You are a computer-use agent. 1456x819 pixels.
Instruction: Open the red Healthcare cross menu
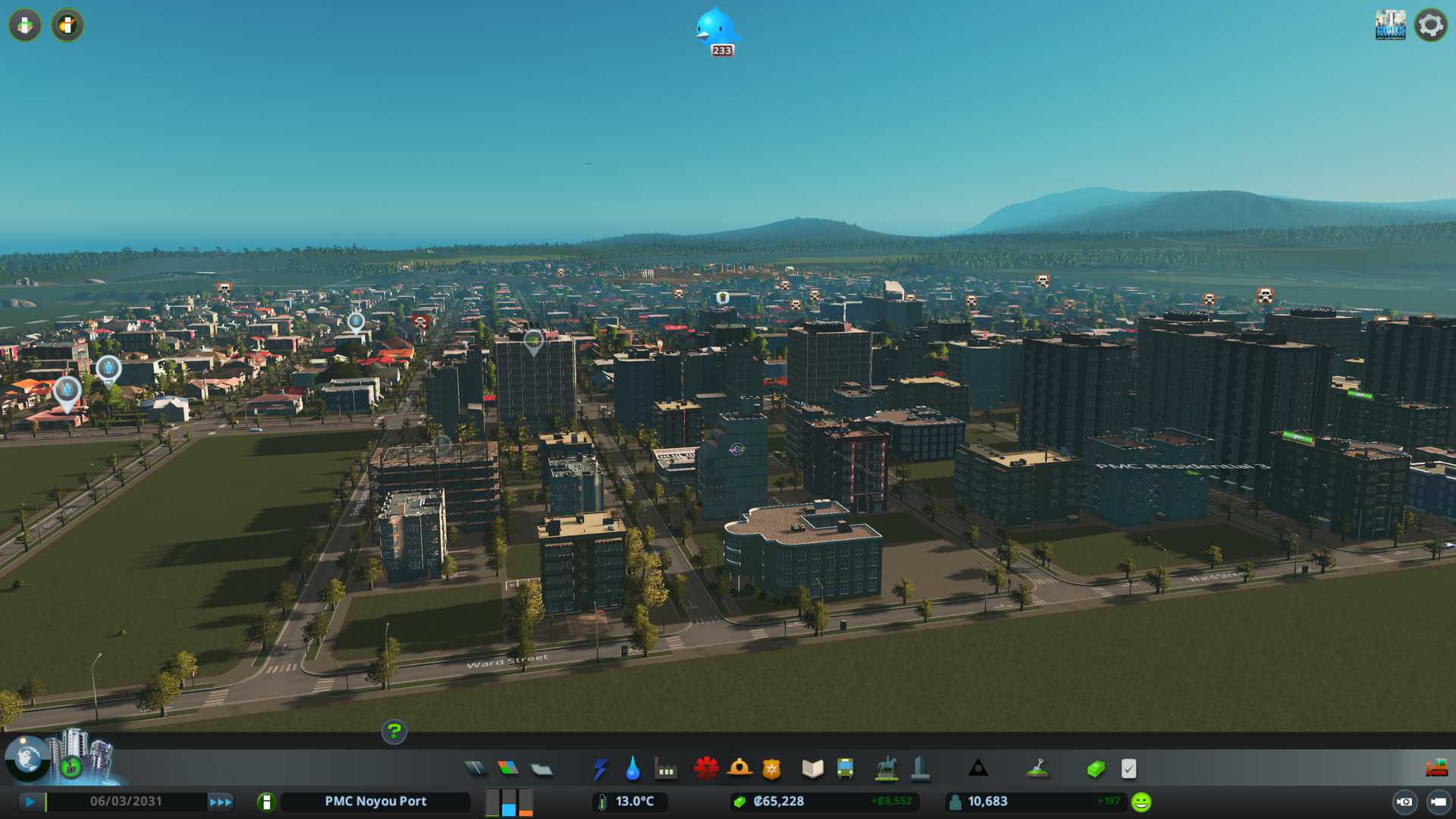click(x=706, y=769)
